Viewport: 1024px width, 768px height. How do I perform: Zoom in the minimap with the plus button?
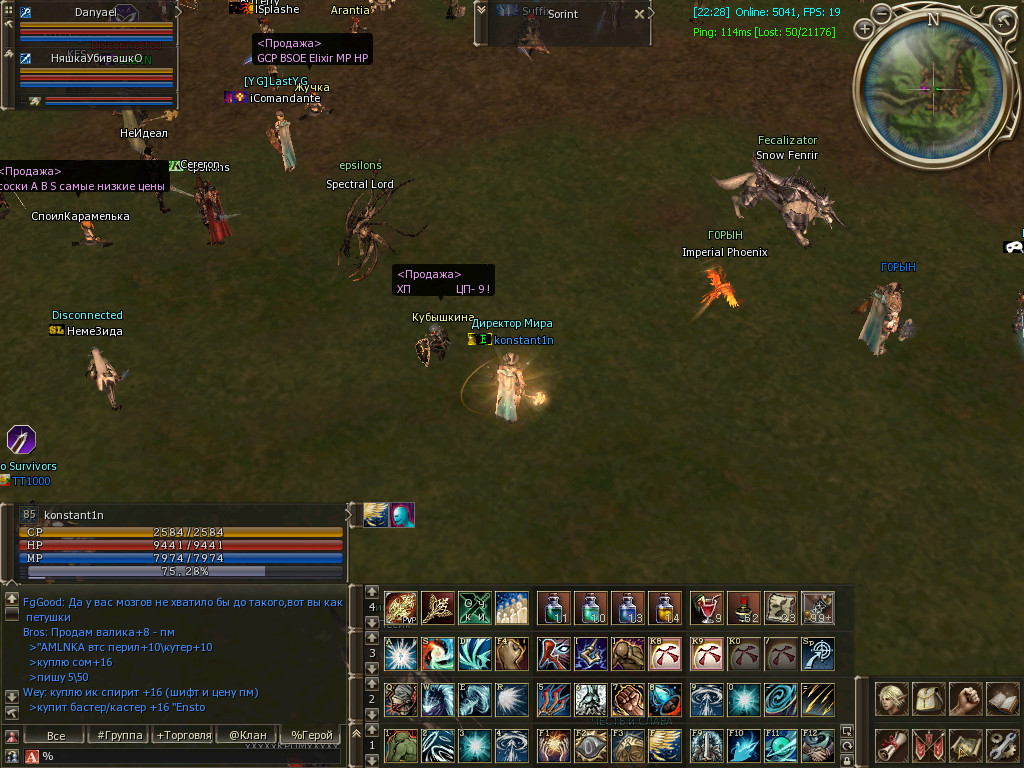click(863, 29)
